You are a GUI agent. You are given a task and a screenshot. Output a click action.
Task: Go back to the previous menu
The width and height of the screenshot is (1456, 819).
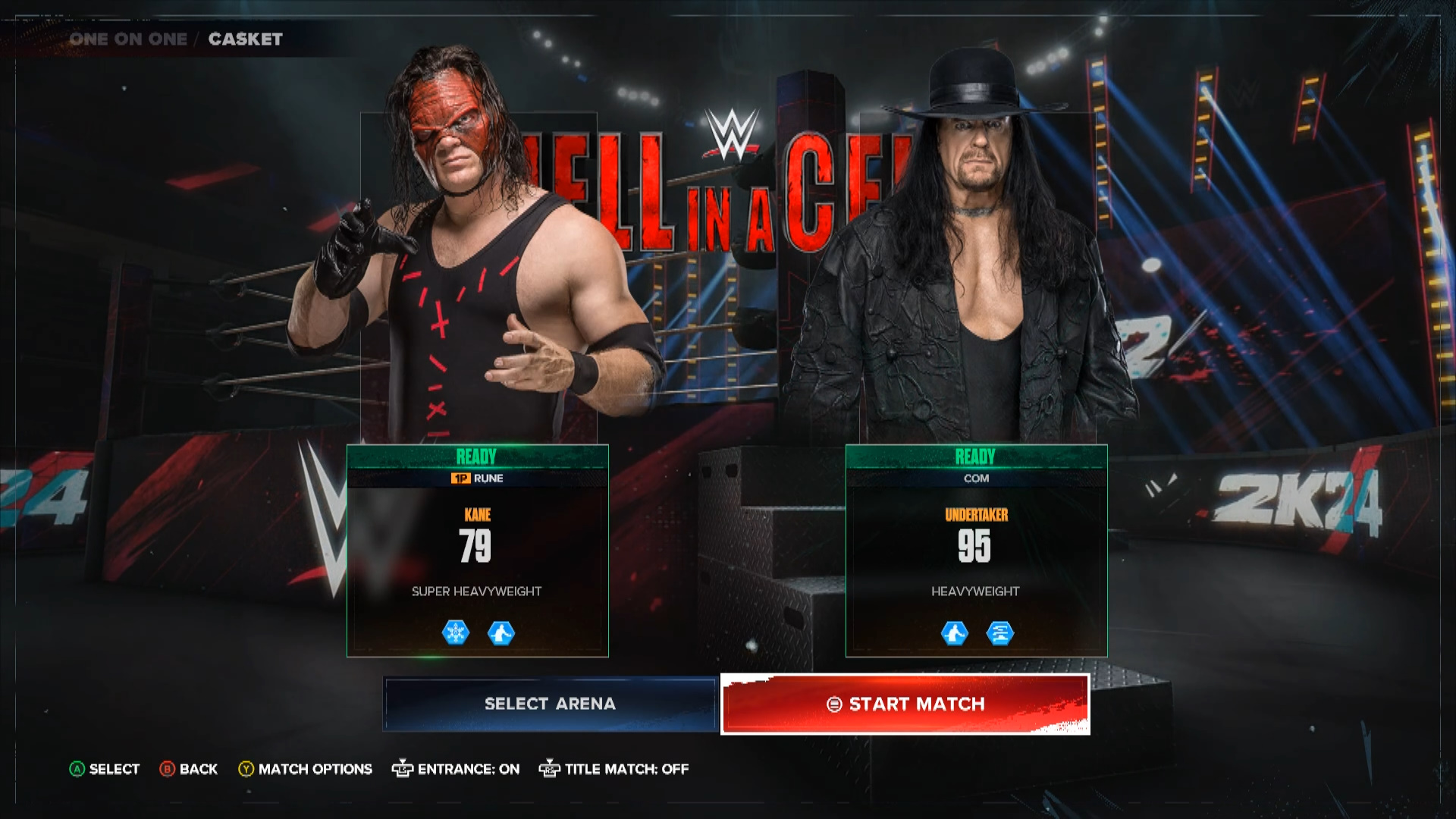coord(189,769)
